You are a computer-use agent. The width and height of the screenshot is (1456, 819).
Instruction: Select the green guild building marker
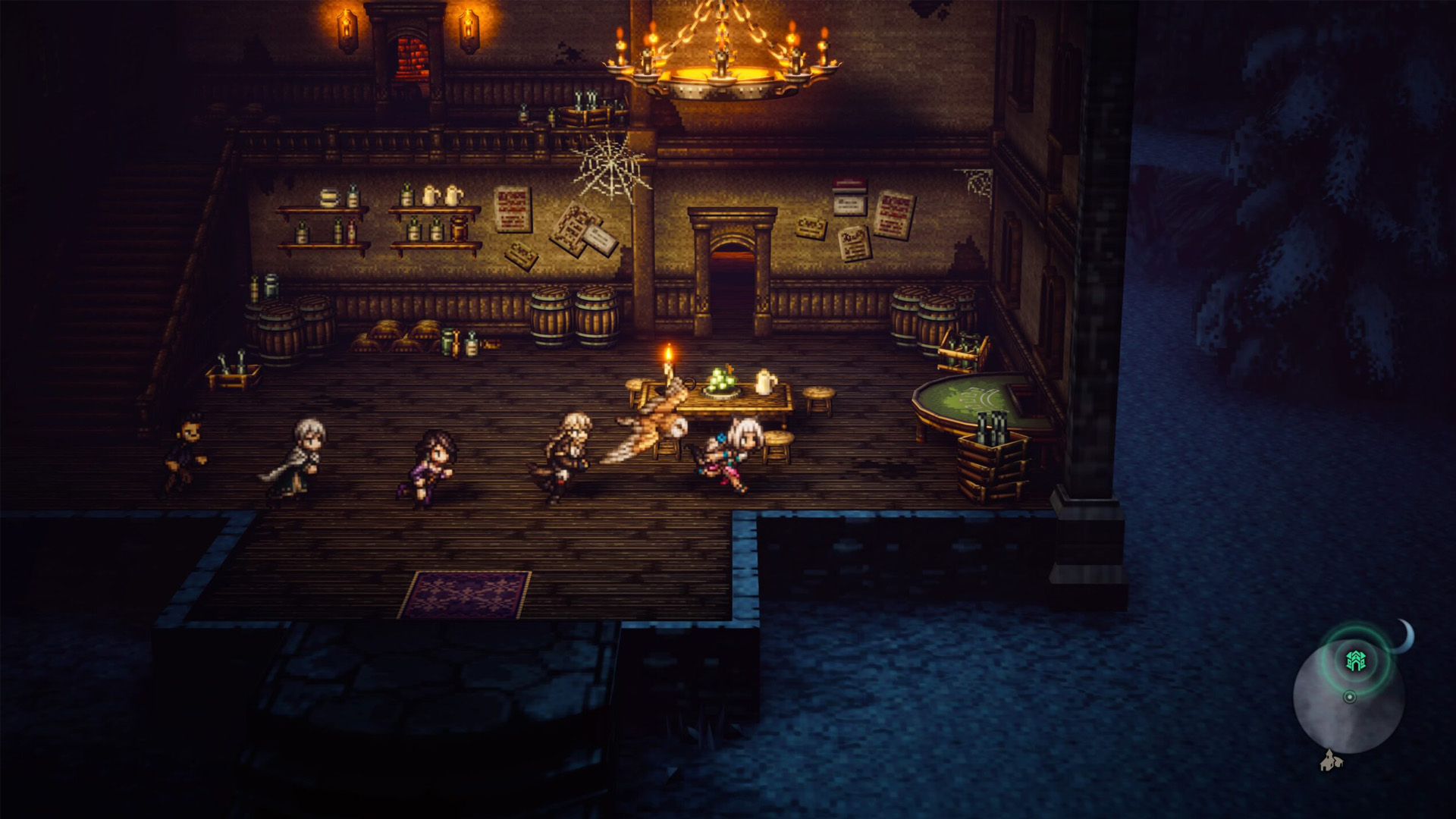(x=1355, y=661)
